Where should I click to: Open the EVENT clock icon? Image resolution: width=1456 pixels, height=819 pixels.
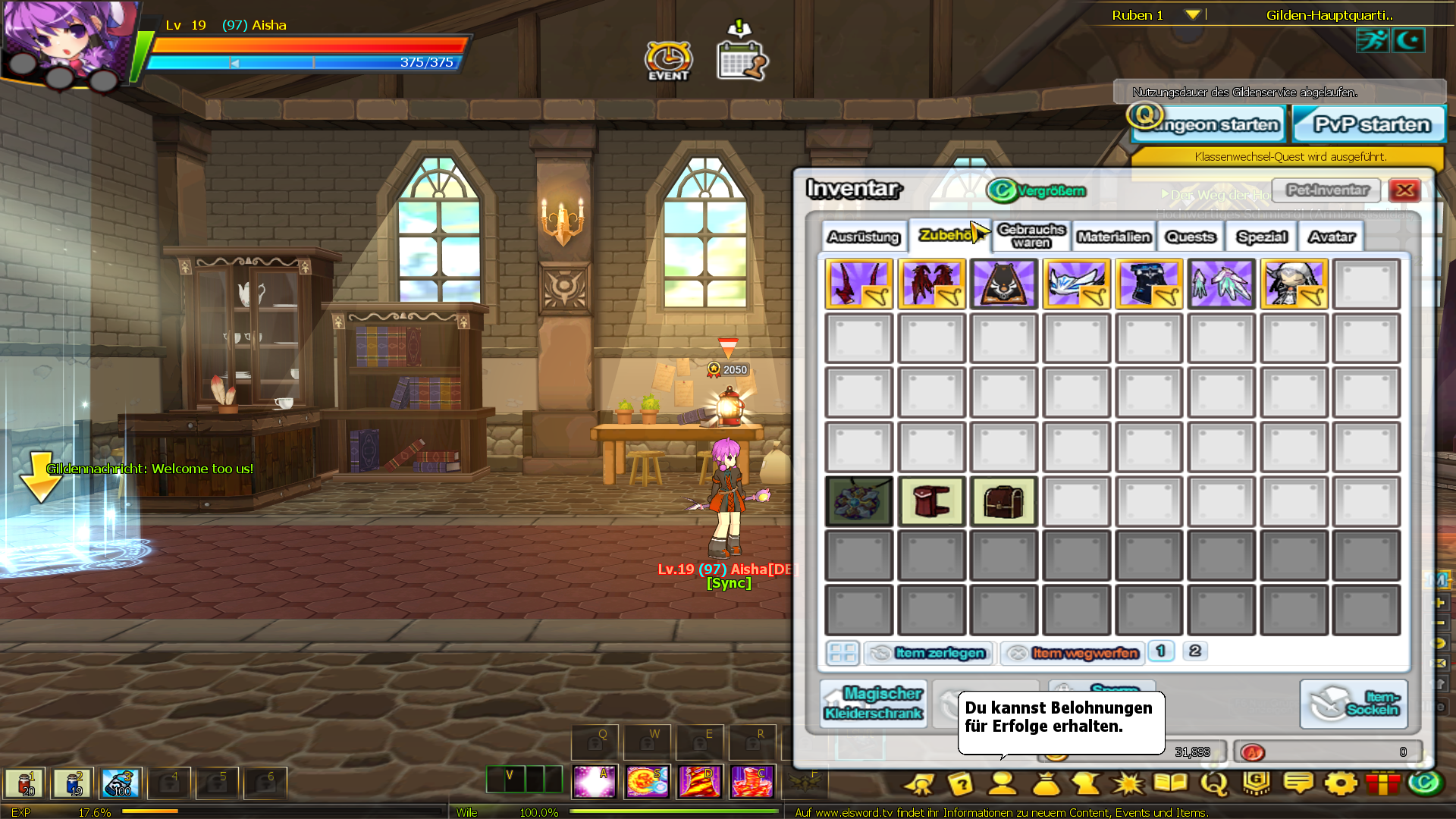pos(668,61)
